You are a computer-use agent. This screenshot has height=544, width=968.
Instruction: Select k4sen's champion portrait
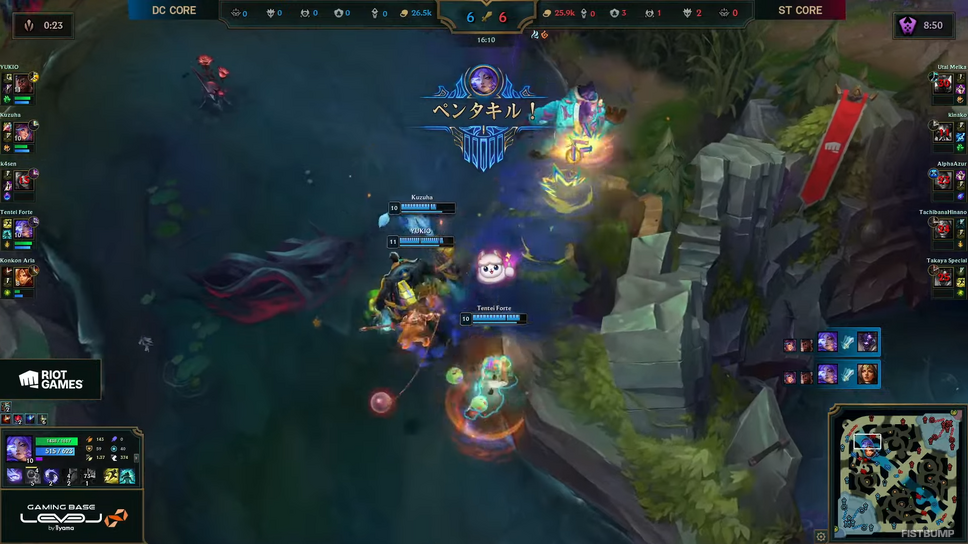(x=23, y=181)
